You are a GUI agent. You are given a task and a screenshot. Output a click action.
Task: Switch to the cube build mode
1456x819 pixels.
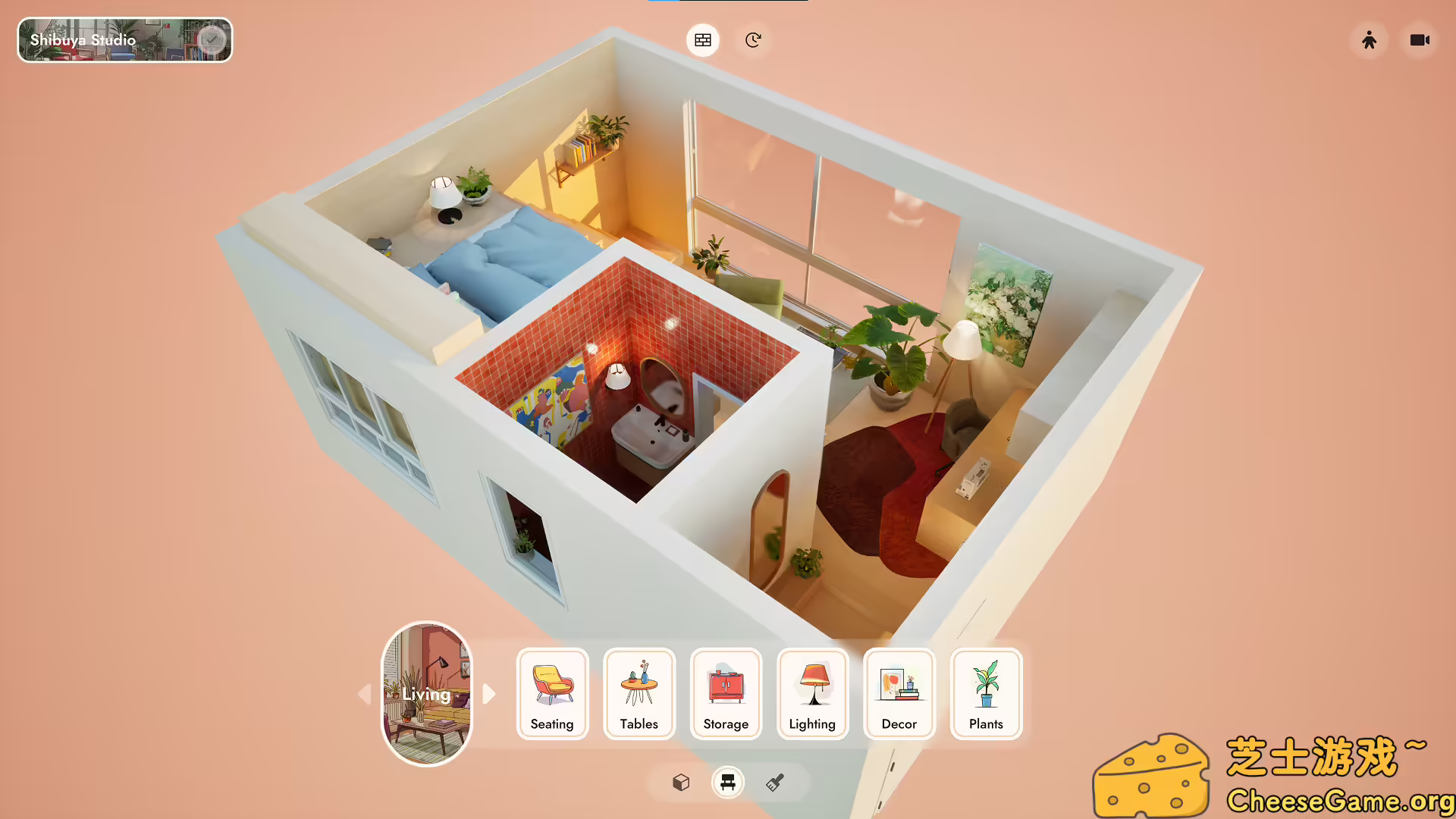pos(680,782)
